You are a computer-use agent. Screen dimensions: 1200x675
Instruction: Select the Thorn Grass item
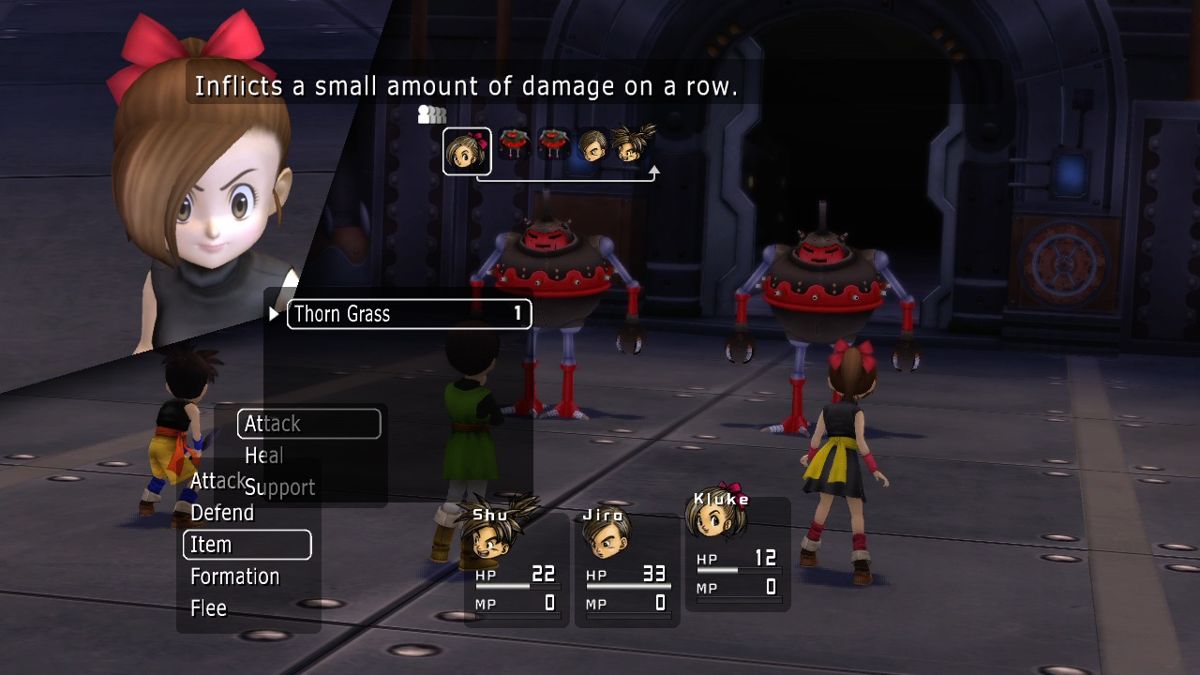(409, 314)
